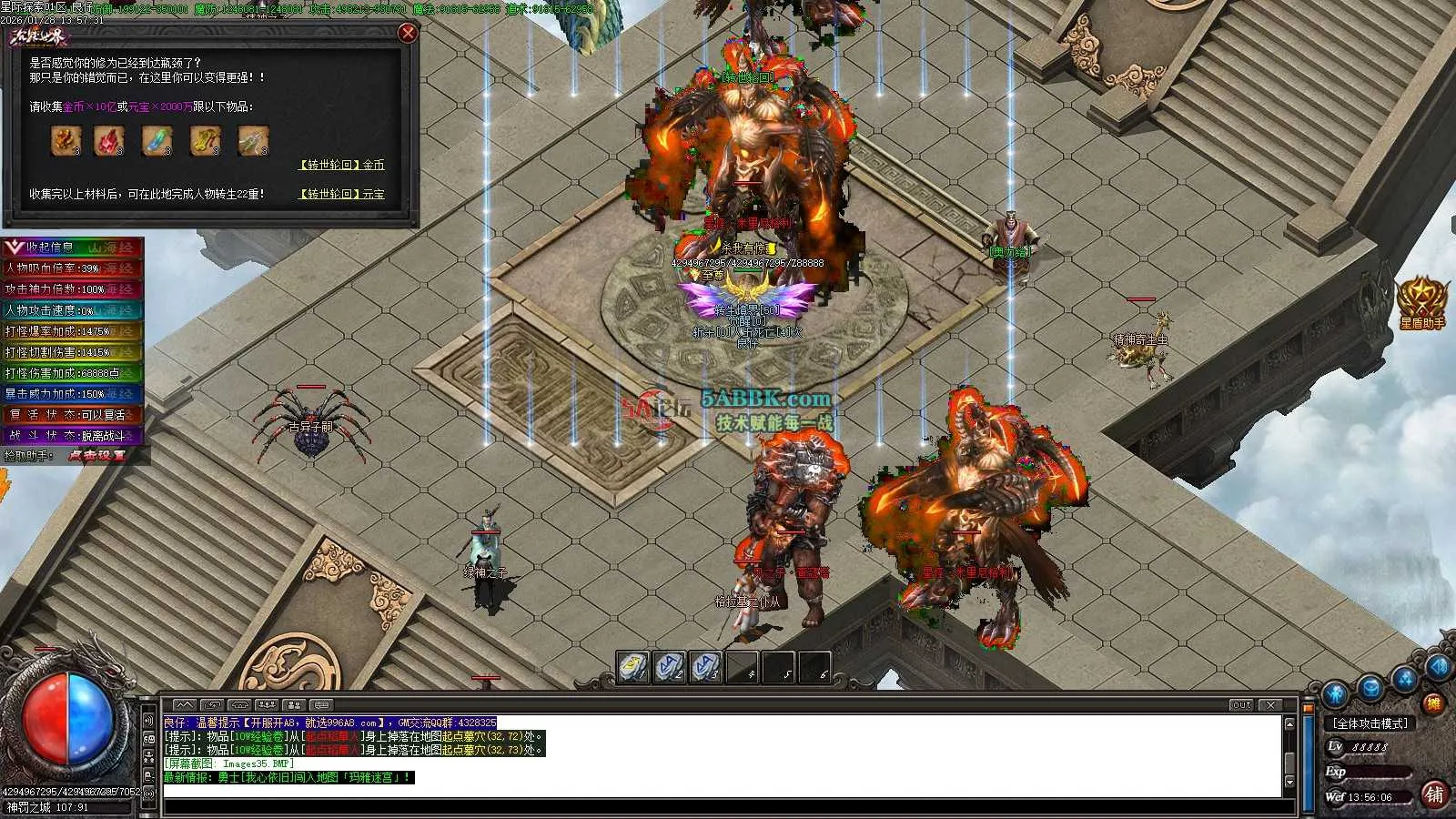Click the chat window's out button

[1241, 705]
